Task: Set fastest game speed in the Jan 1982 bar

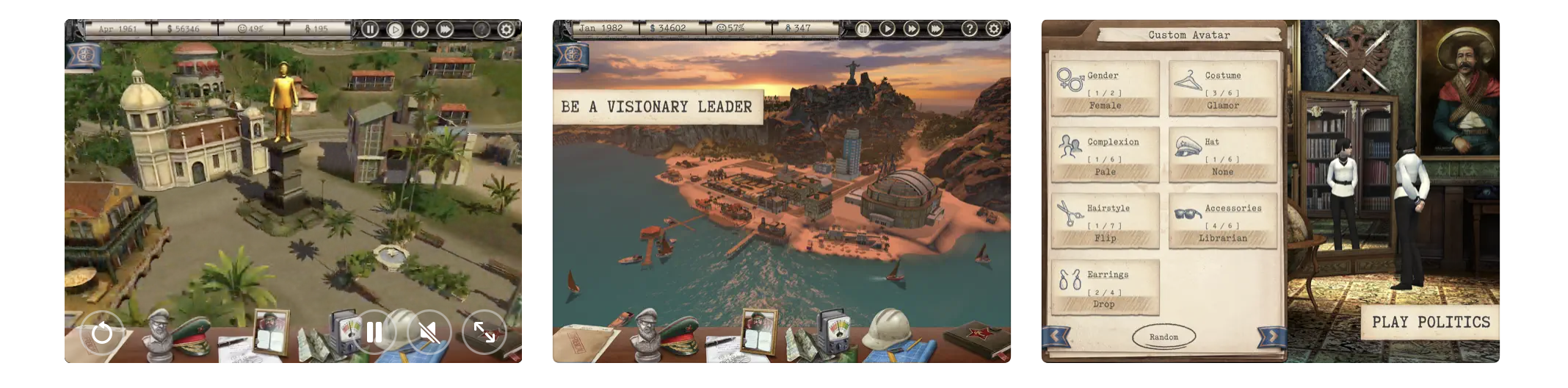Action: coord(935,29)
